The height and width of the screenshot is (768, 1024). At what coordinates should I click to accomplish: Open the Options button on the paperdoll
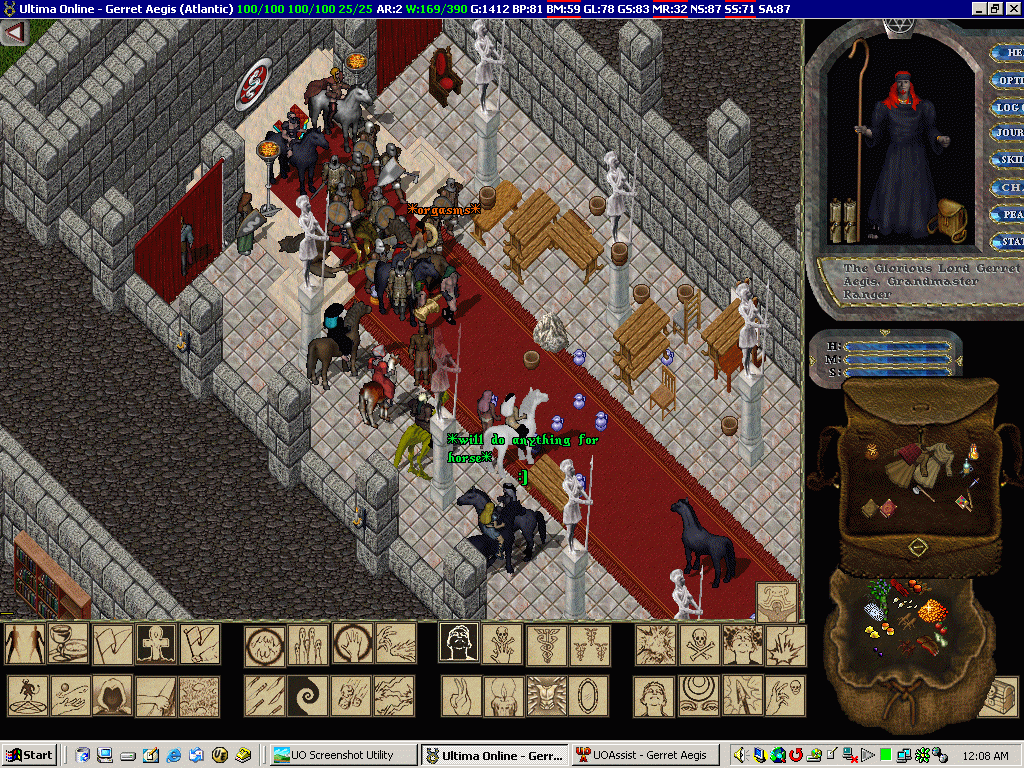click(1007, 81)
